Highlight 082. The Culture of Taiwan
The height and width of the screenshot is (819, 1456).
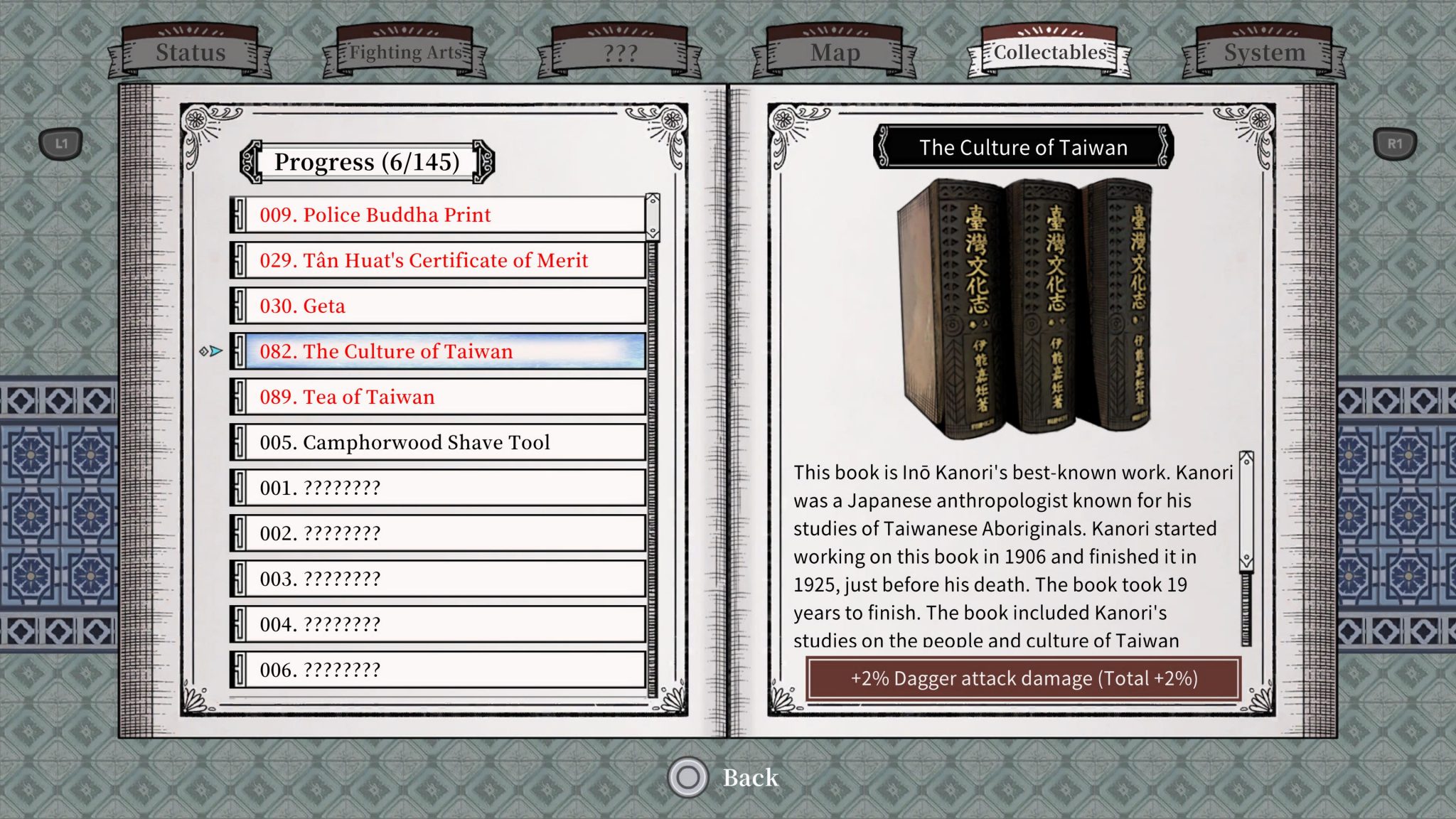pos(438,351)
